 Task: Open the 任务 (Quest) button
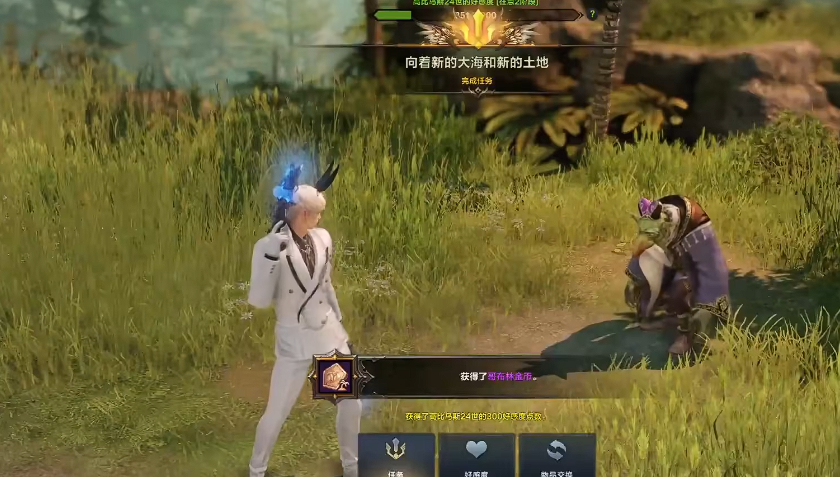[x=396, y=456]
